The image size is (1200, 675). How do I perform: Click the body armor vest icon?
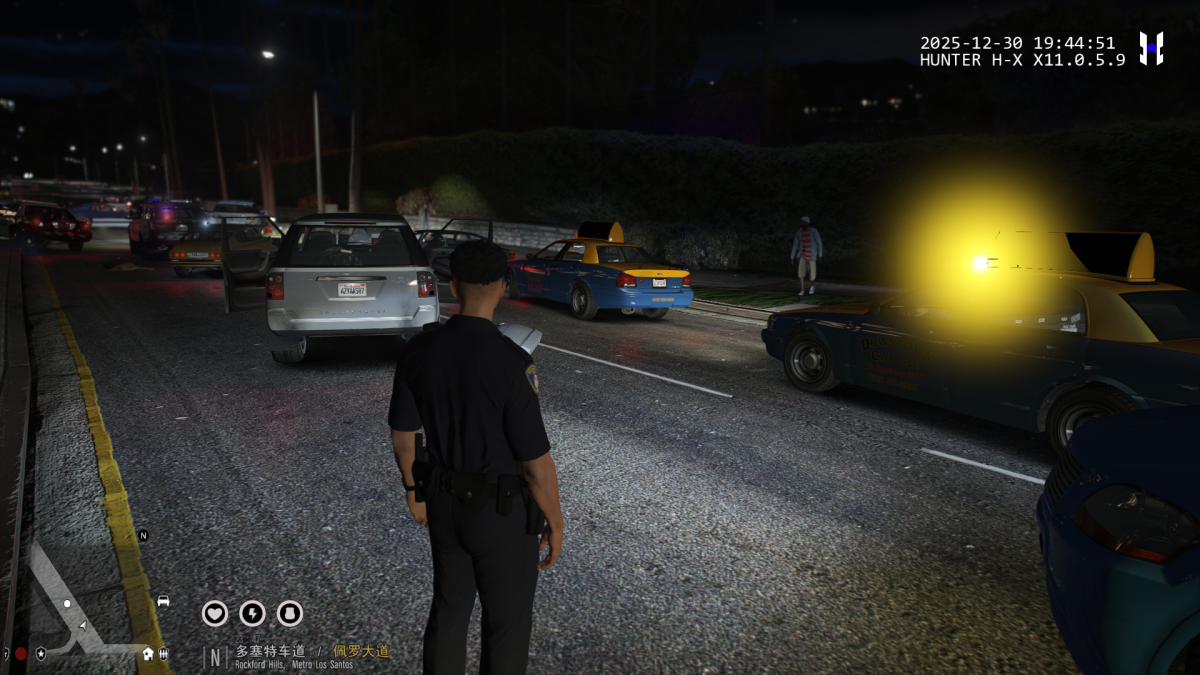pyautogui.click(x=289, y=613)
